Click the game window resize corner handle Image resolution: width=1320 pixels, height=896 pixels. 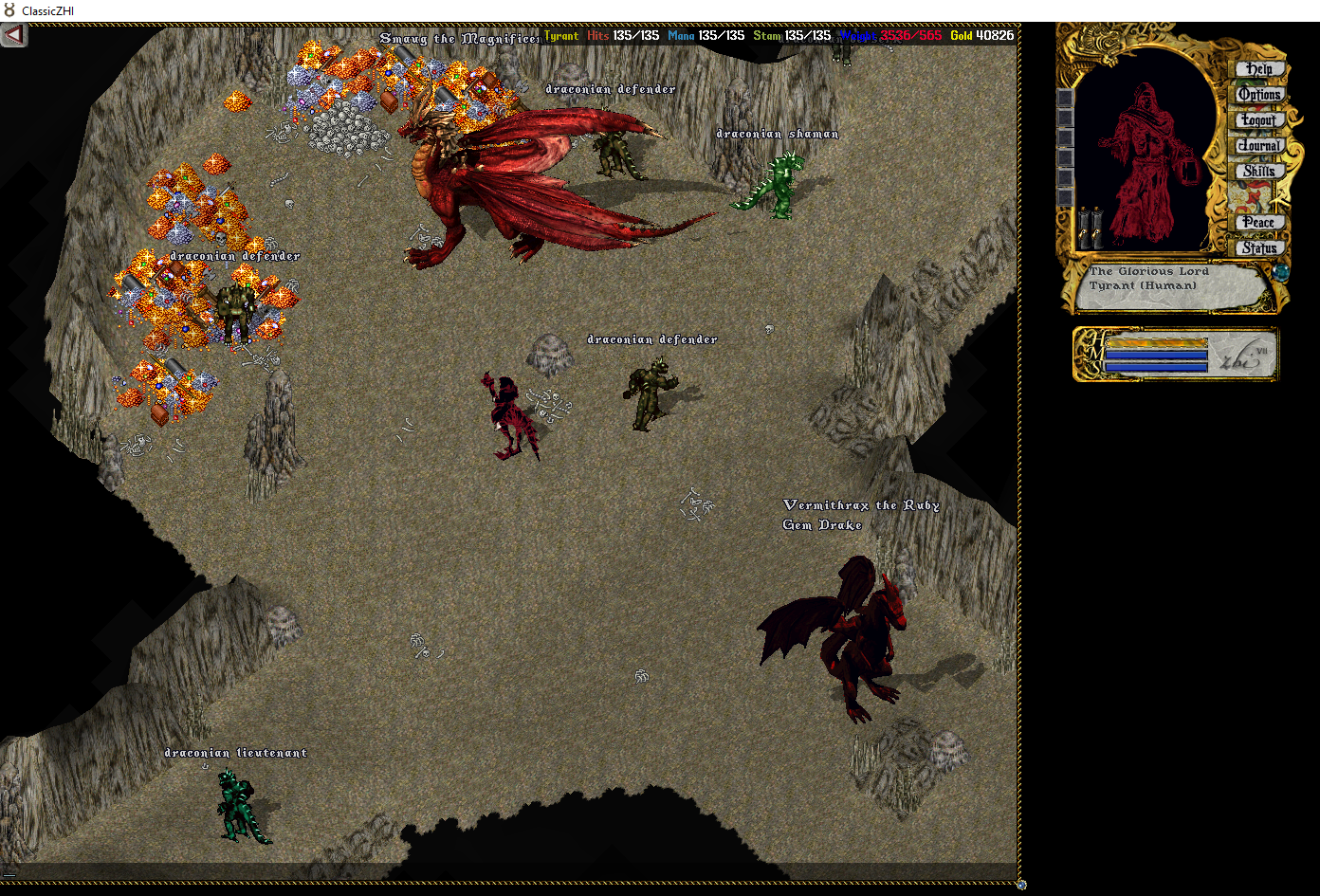[1021, 885]
